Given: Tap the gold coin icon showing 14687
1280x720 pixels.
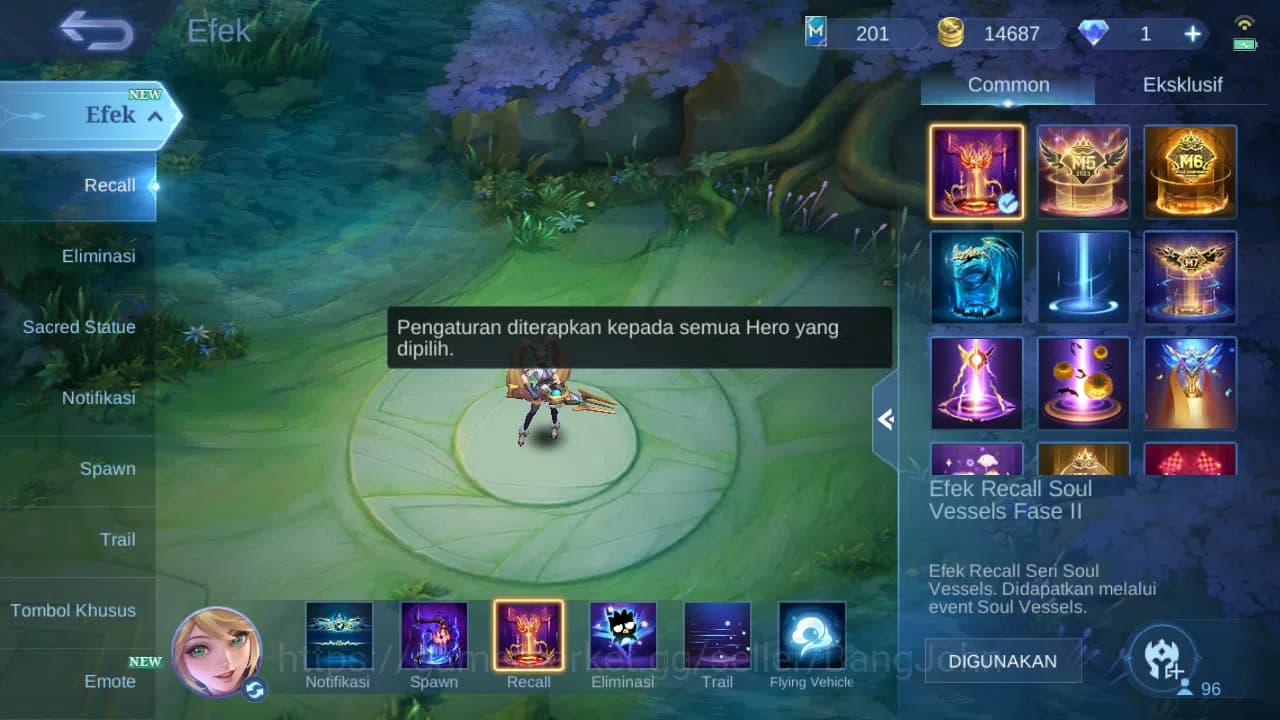Looking at the screenshot, I should (x=952, y=32).
